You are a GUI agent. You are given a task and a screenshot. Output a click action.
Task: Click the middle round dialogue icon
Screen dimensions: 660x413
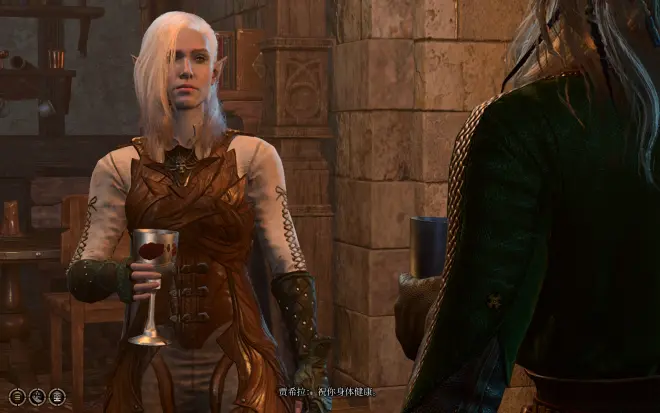(x=37, y=396)
